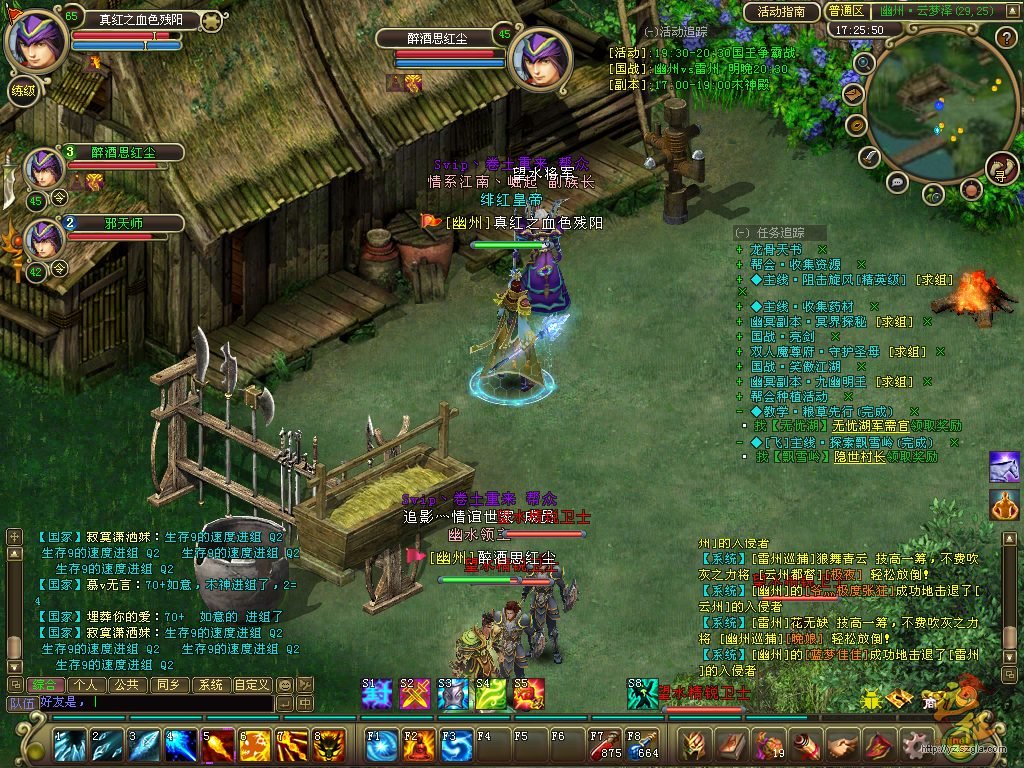Switch chat to the 系统 tab
This screenshot has height=768, width=1024.
(209, 685)
